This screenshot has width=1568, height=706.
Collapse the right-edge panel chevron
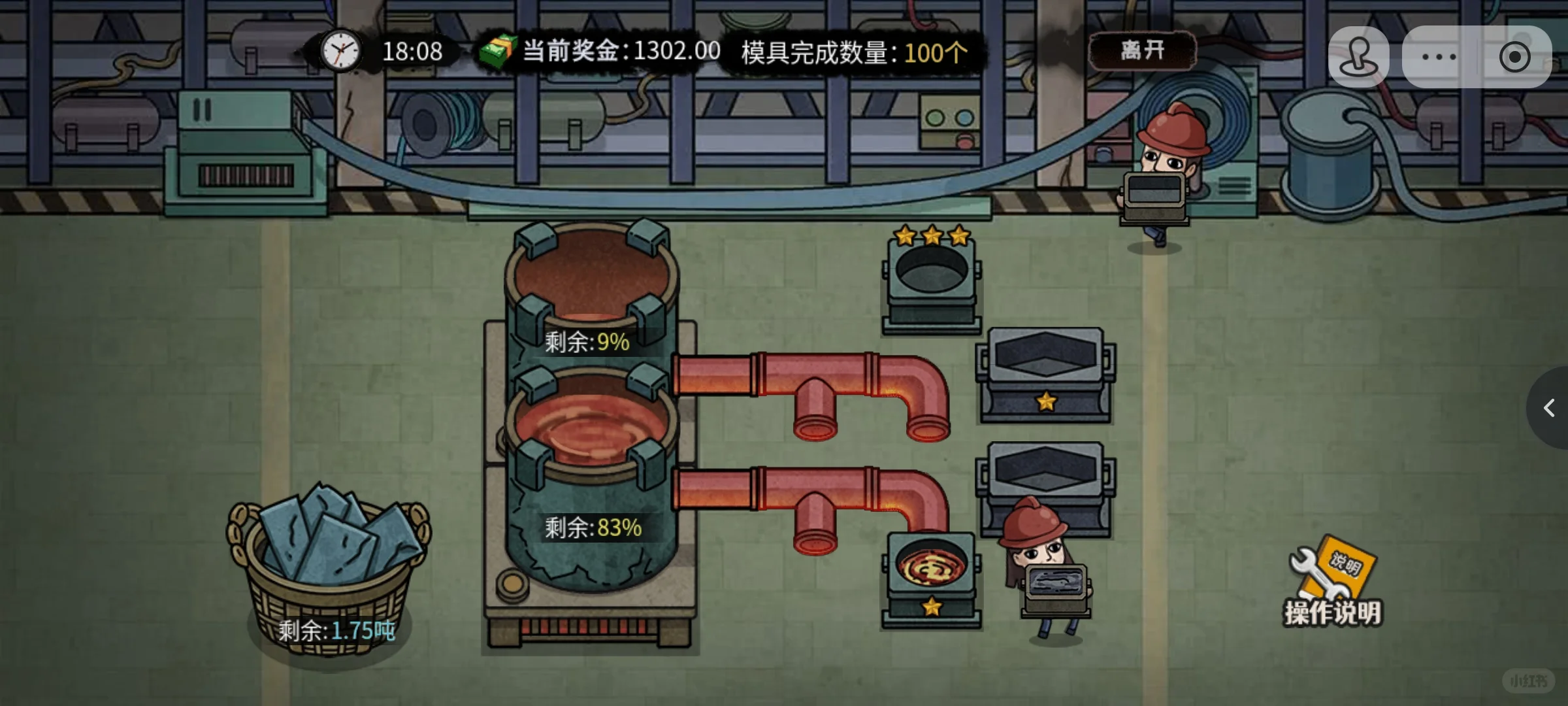pyautogui.click(x=1548, y=407)
